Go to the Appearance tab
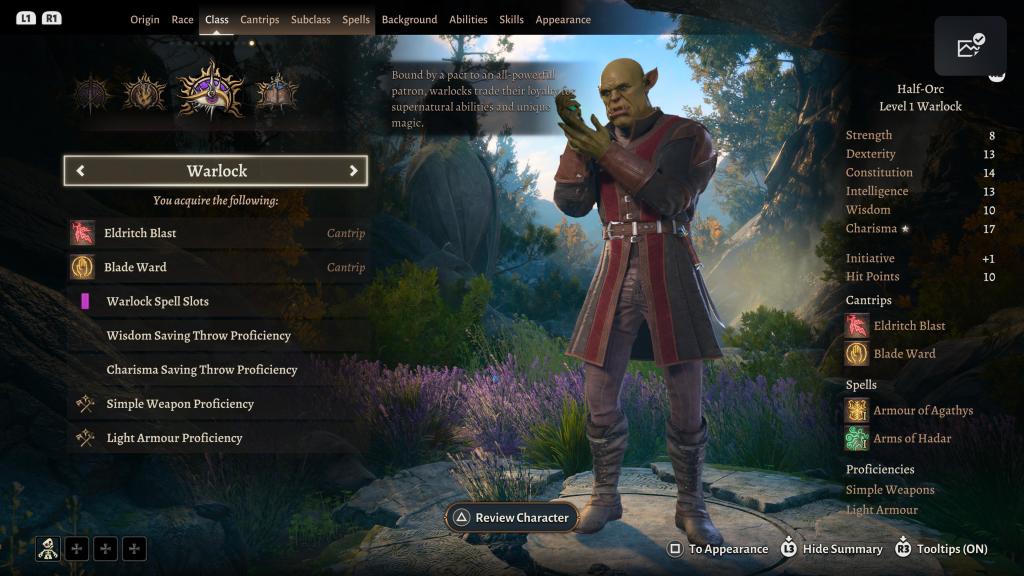 pos(563,20)
